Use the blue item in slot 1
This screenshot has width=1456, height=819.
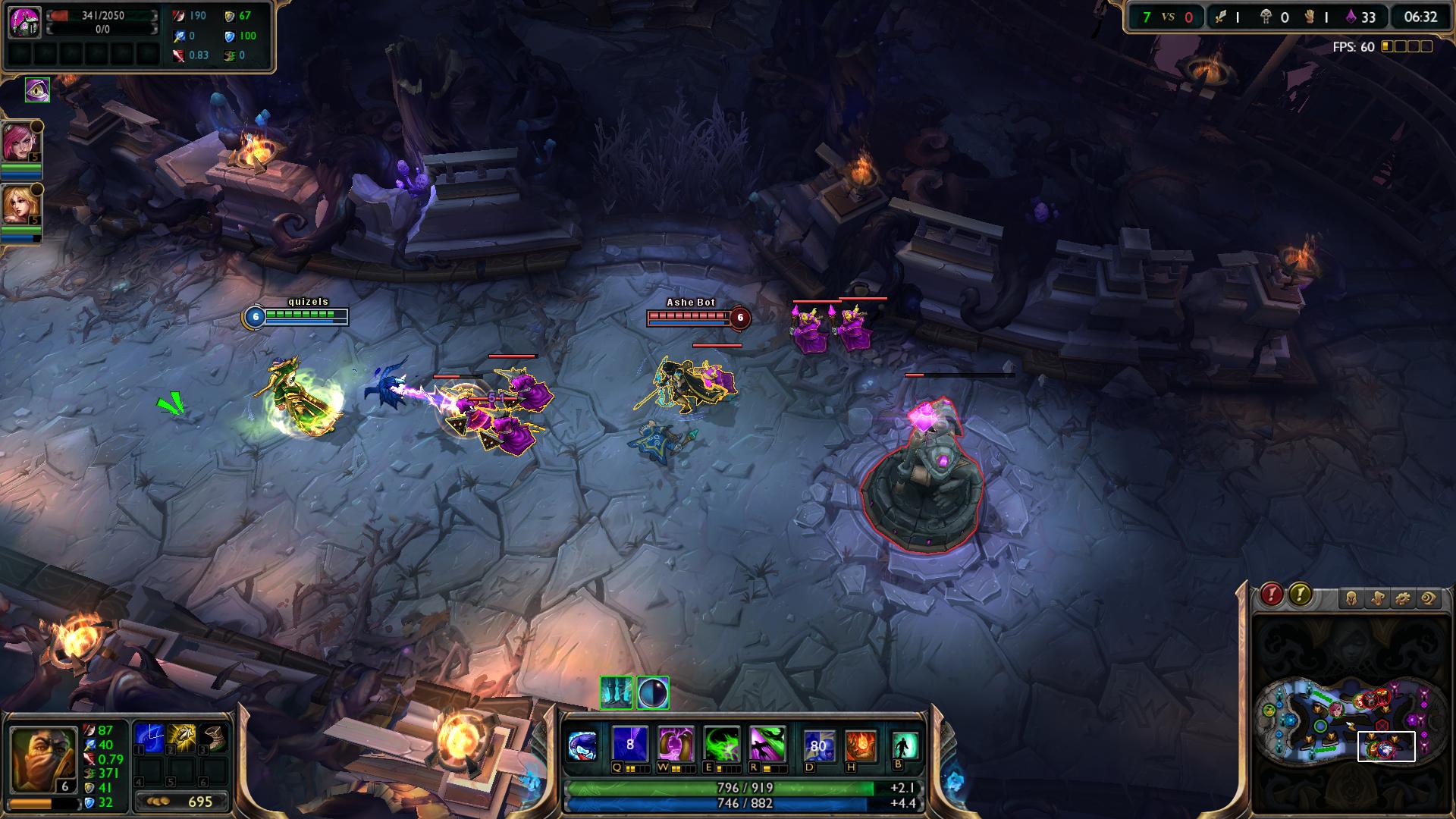coord(149,738)
